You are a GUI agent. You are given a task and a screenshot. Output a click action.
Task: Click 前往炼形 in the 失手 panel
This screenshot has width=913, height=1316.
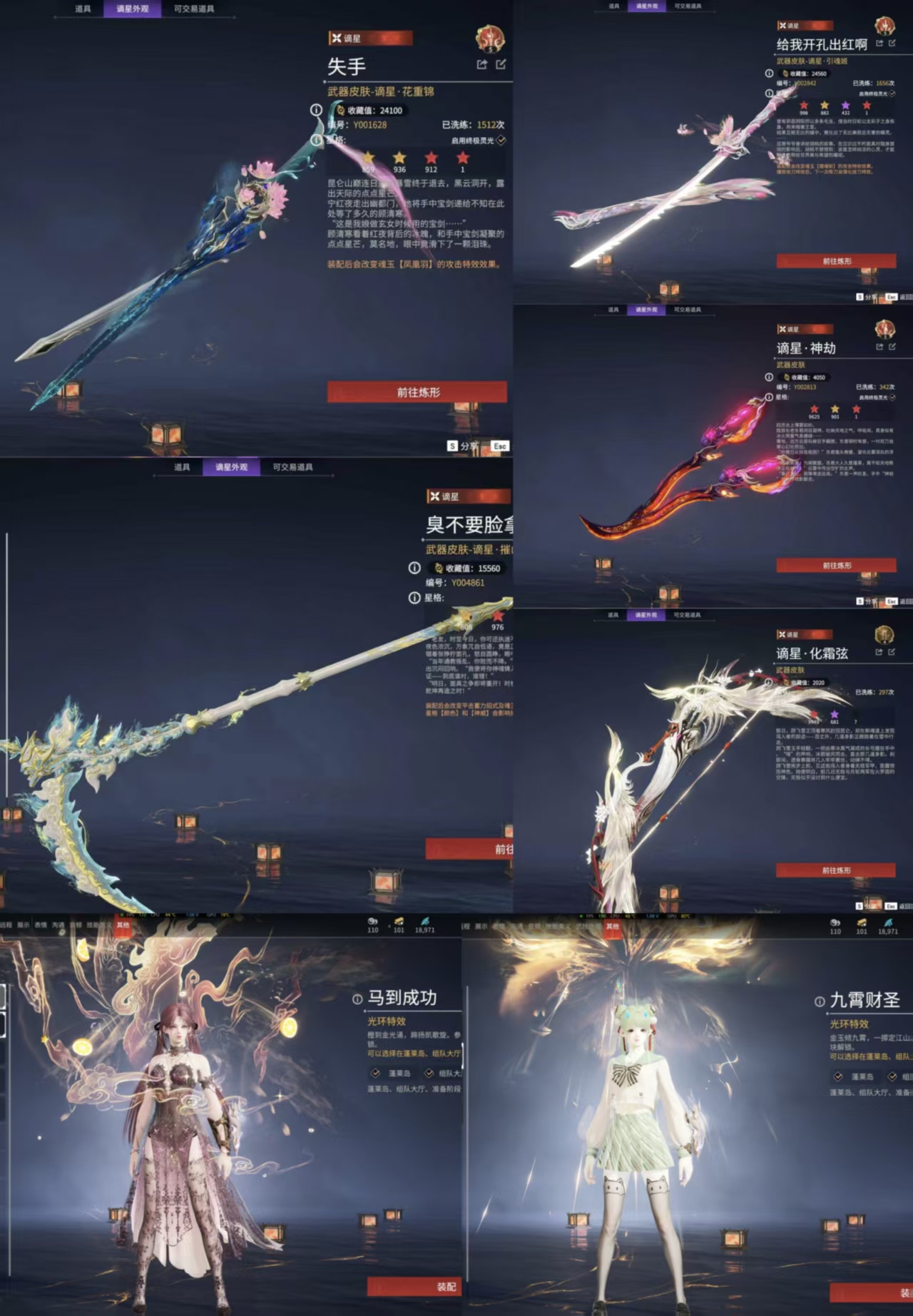point(417,392)
